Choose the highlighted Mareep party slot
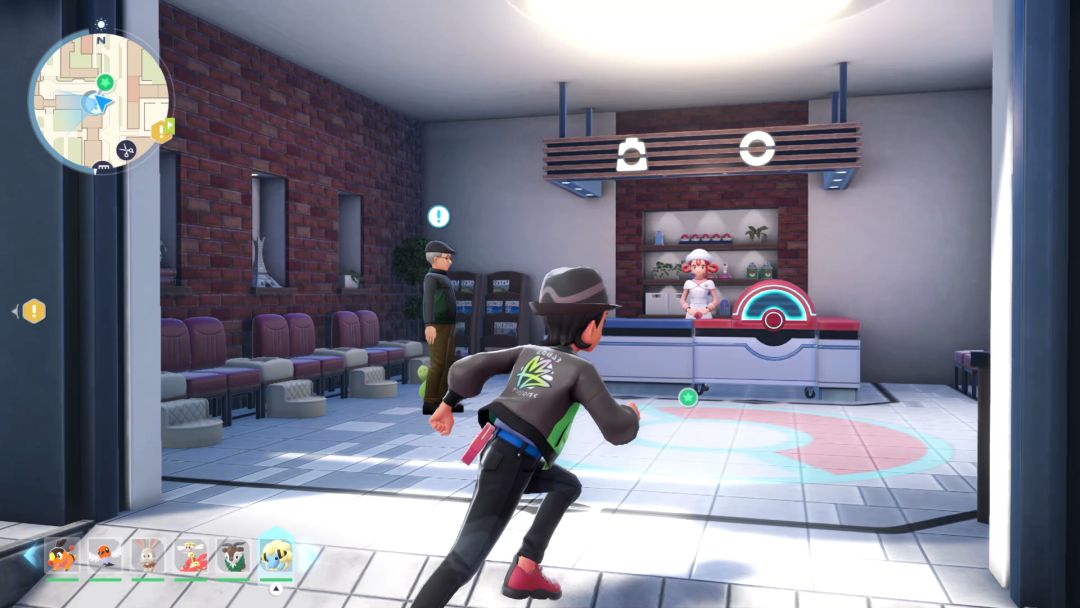The width and height of the screenshot is (1080, 608). [x=277, y=555]
